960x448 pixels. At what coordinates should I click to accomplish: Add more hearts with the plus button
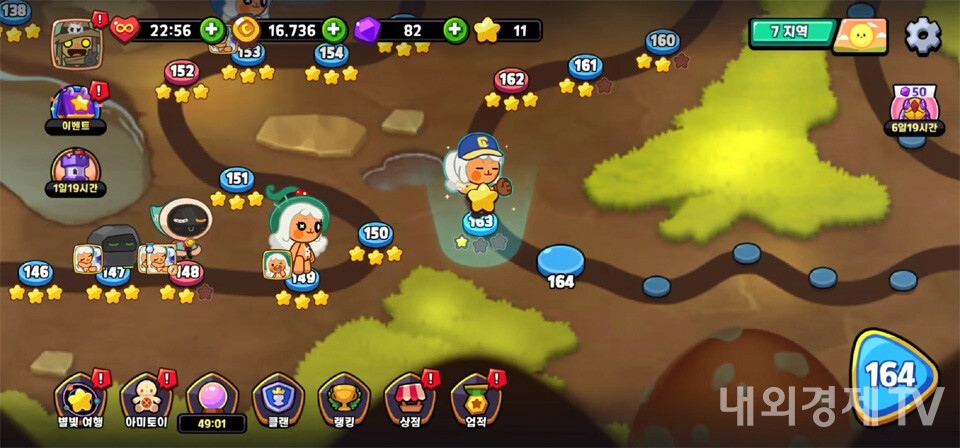tap(212, 30)
